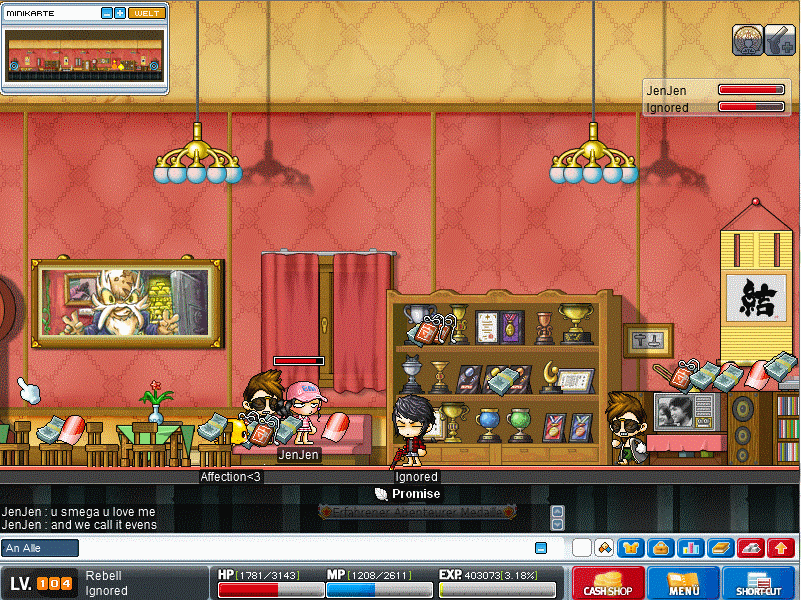The width and height of the screenshot is (801, 600).
Task: Click the minimap room view
Action: [84, 55]
